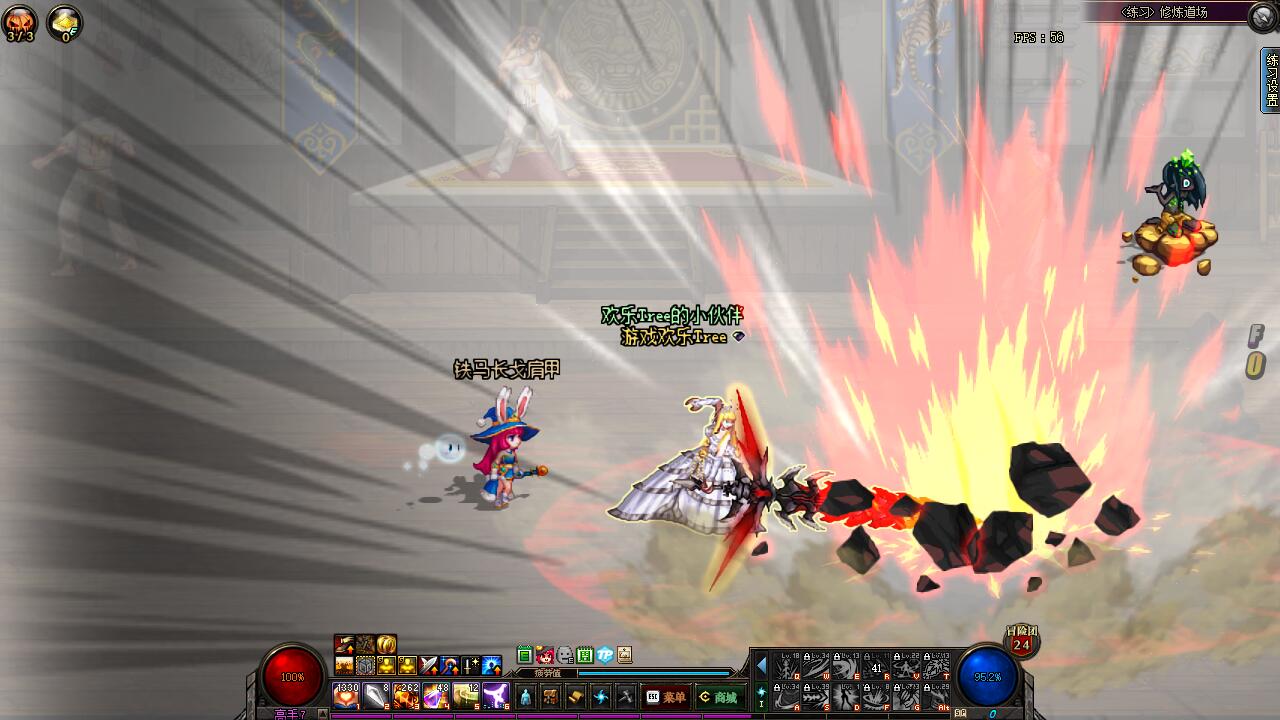Image resolution: width=1280 pixels, height=720 pixels.
Task: Open the crossed hammers icon
Action: pyautogui.click(x=625, y=697)
